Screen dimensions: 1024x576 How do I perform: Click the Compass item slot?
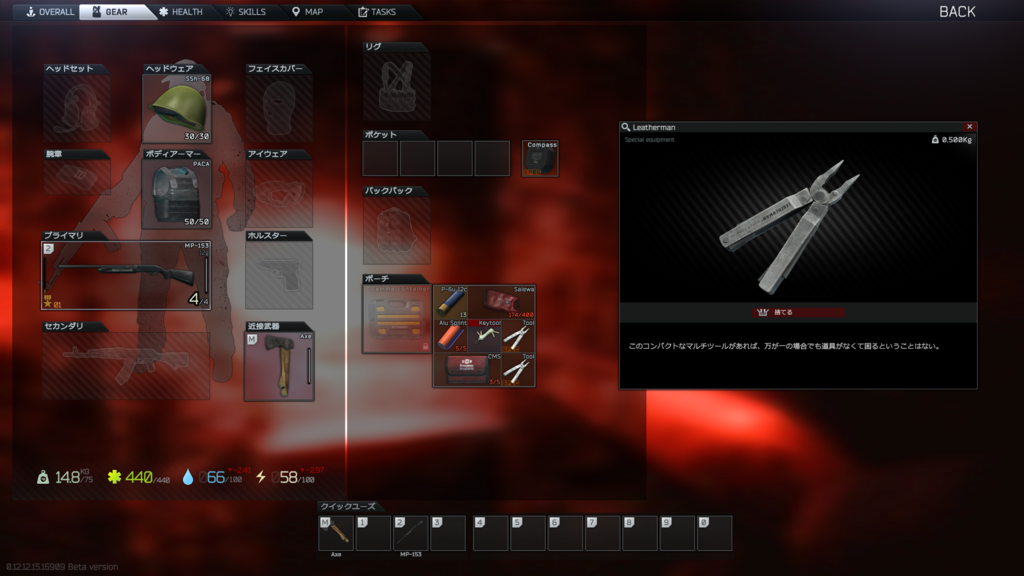(541, 158)
